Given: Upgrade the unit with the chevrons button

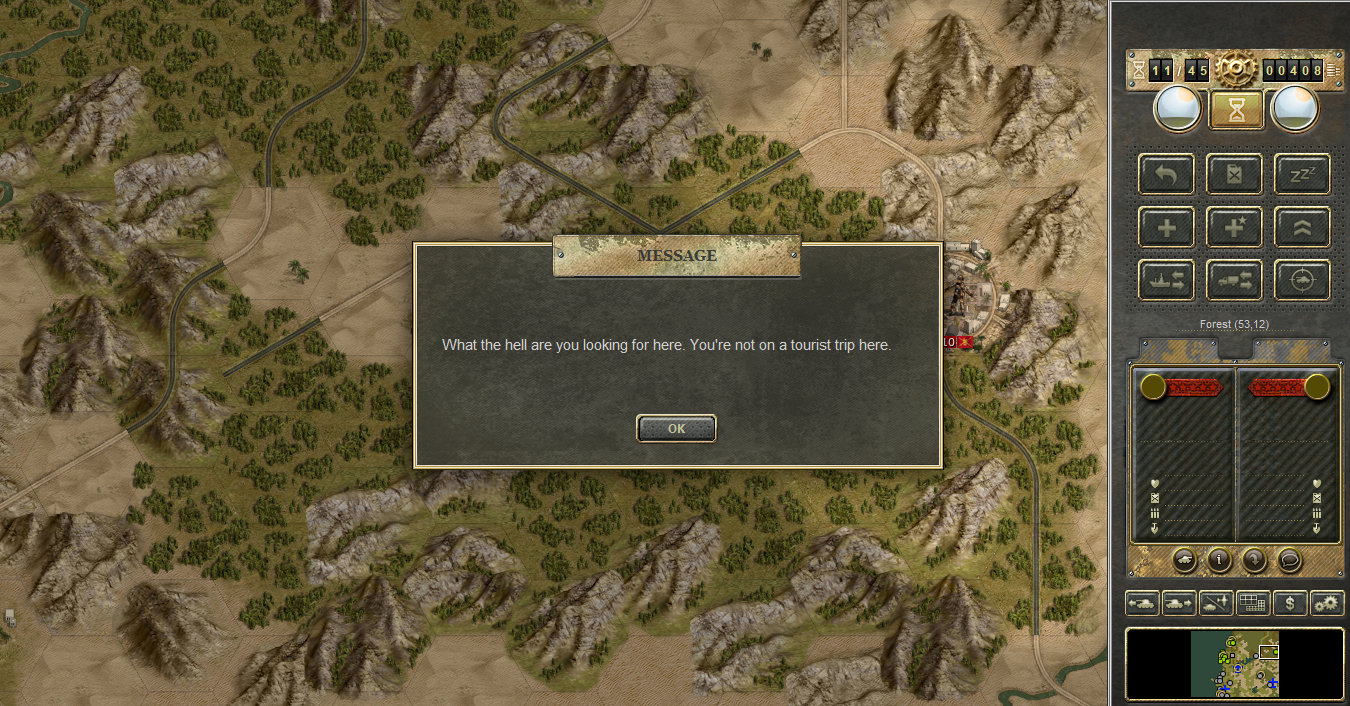Looking at the screenshot, I should (x=1302, y=228).
